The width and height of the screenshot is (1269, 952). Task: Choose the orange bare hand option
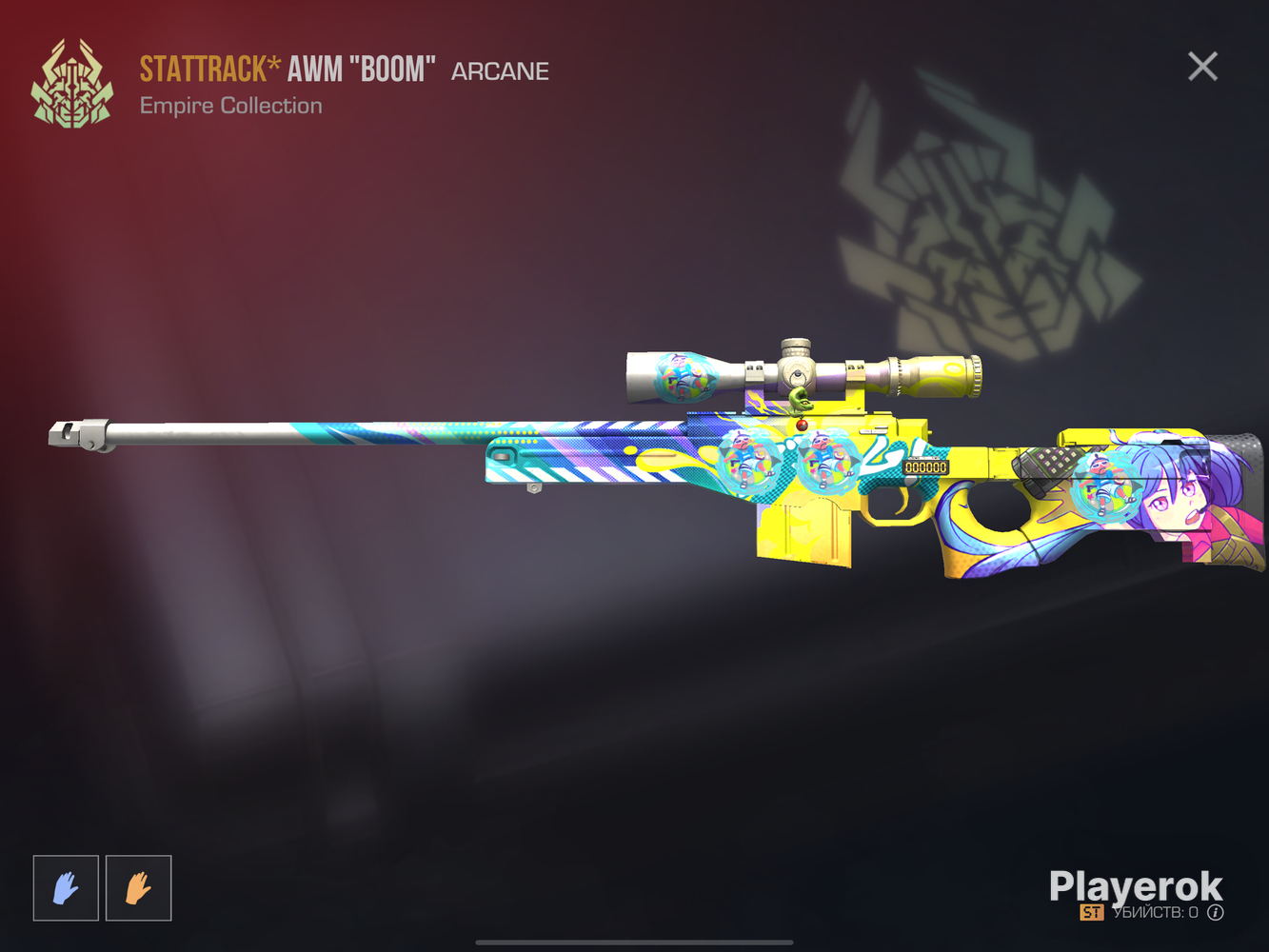139,888
